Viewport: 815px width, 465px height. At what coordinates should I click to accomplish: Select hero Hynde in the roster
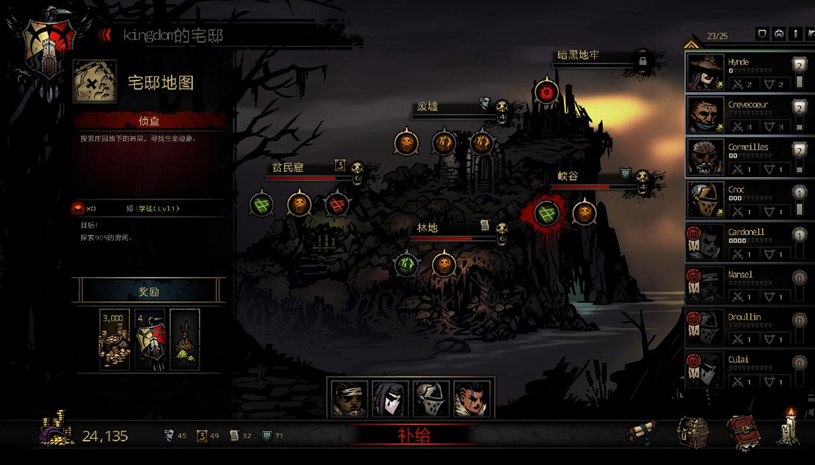747,72
